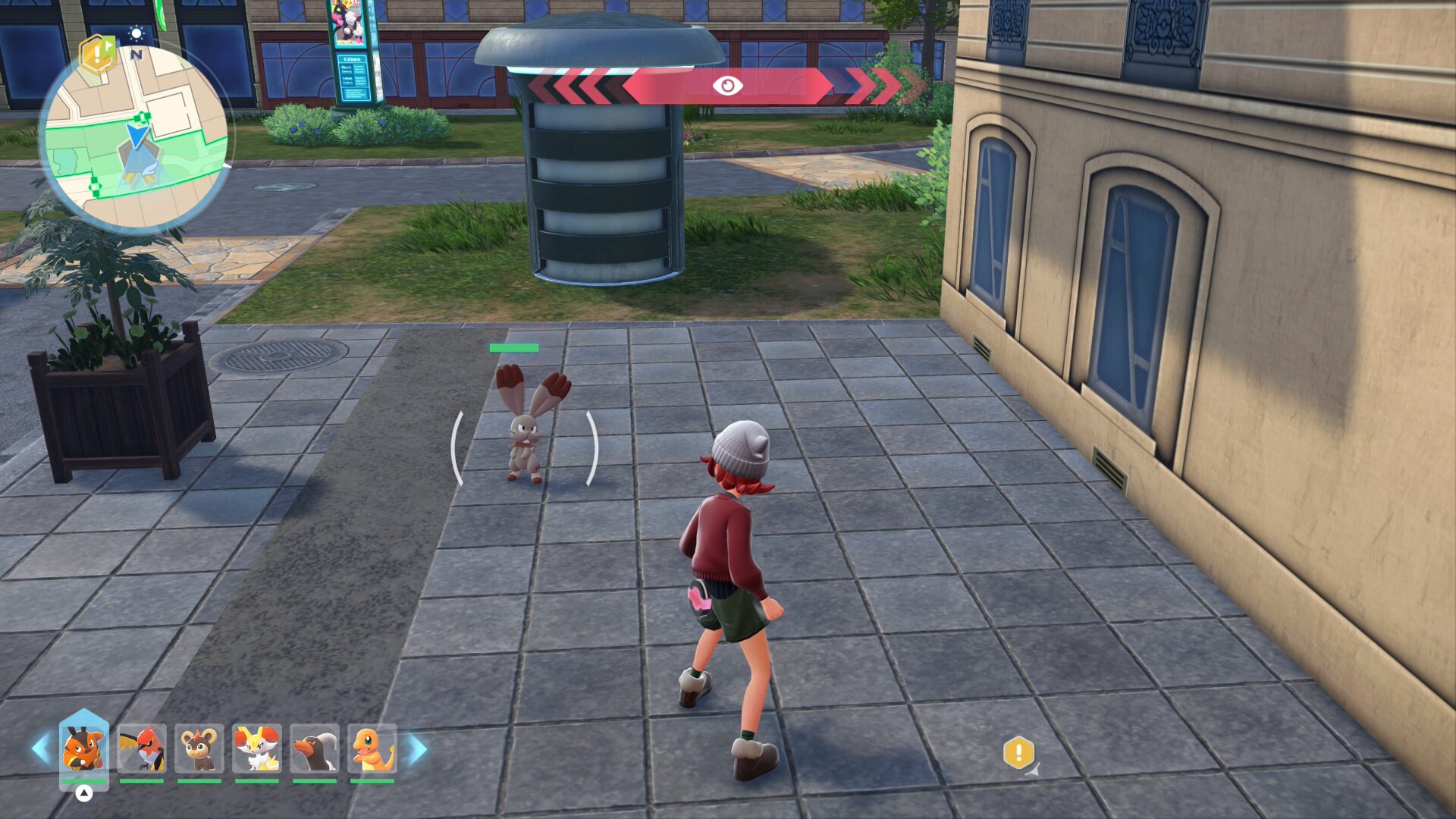Click the sun time-of-day icon
Image resolution: width=1456 pixels, height=819 pixels.
[x=136, y=33]
